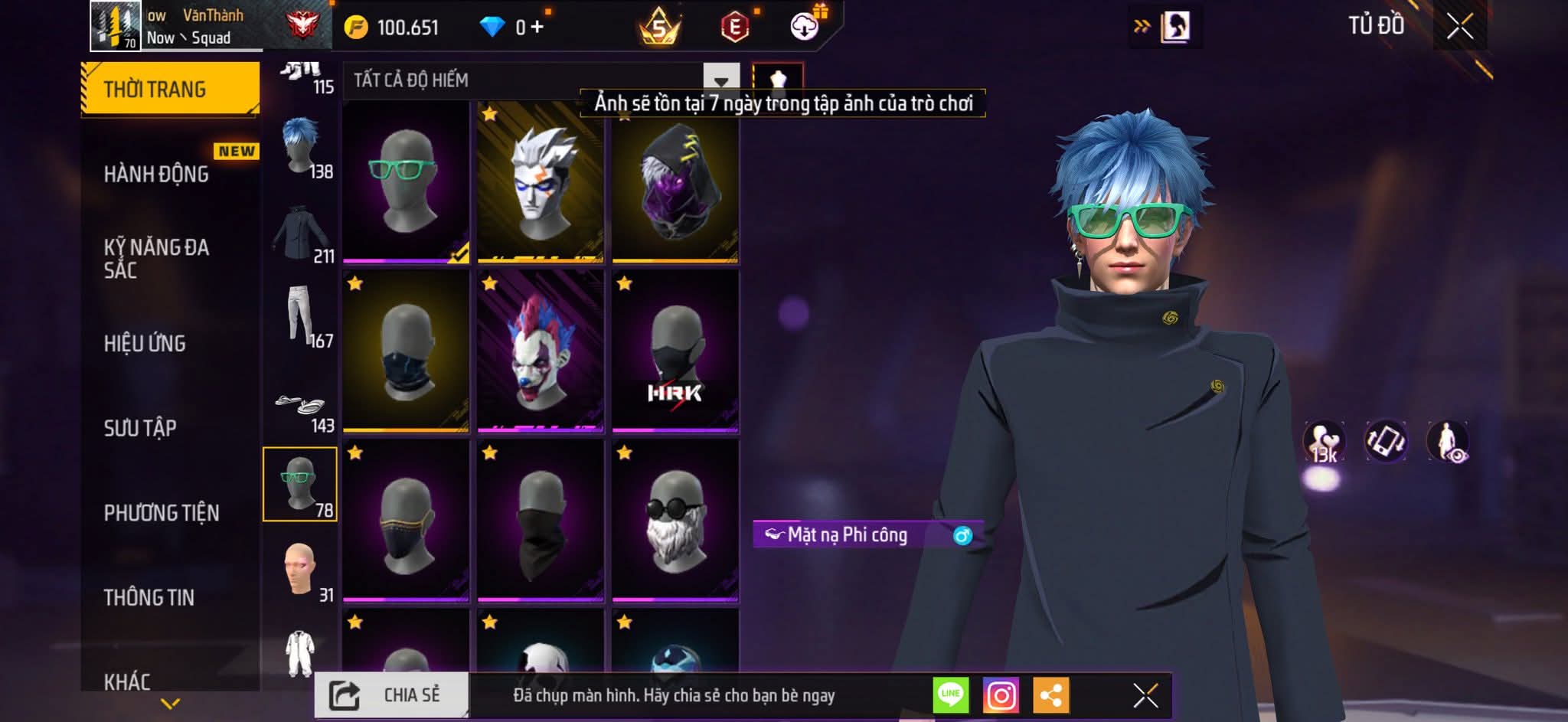The height and width of the screenshot is (722, 1568).
Task: Go to the Hiệu Ứng section
Action: pos(145,343)
